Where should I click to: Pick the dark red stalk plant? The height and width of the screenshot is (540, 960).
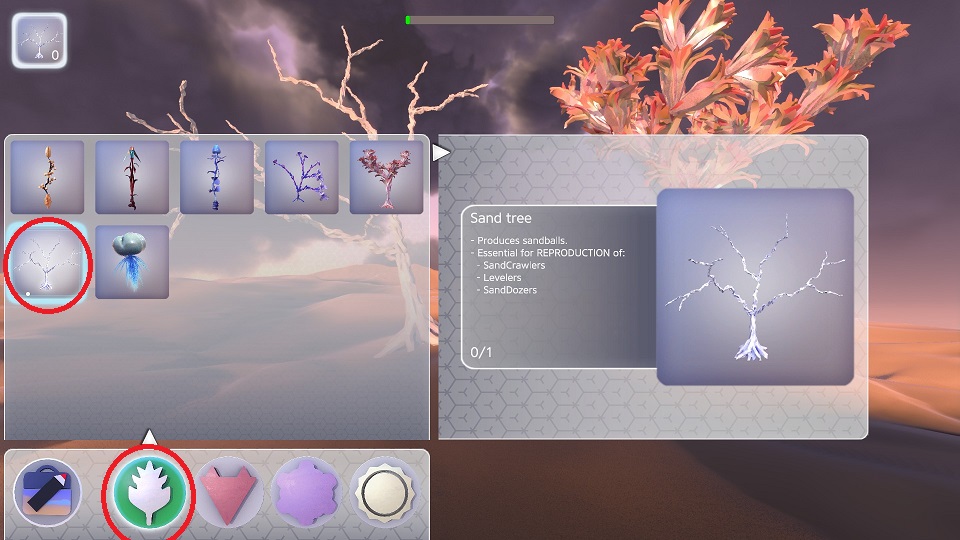point(132,177)
